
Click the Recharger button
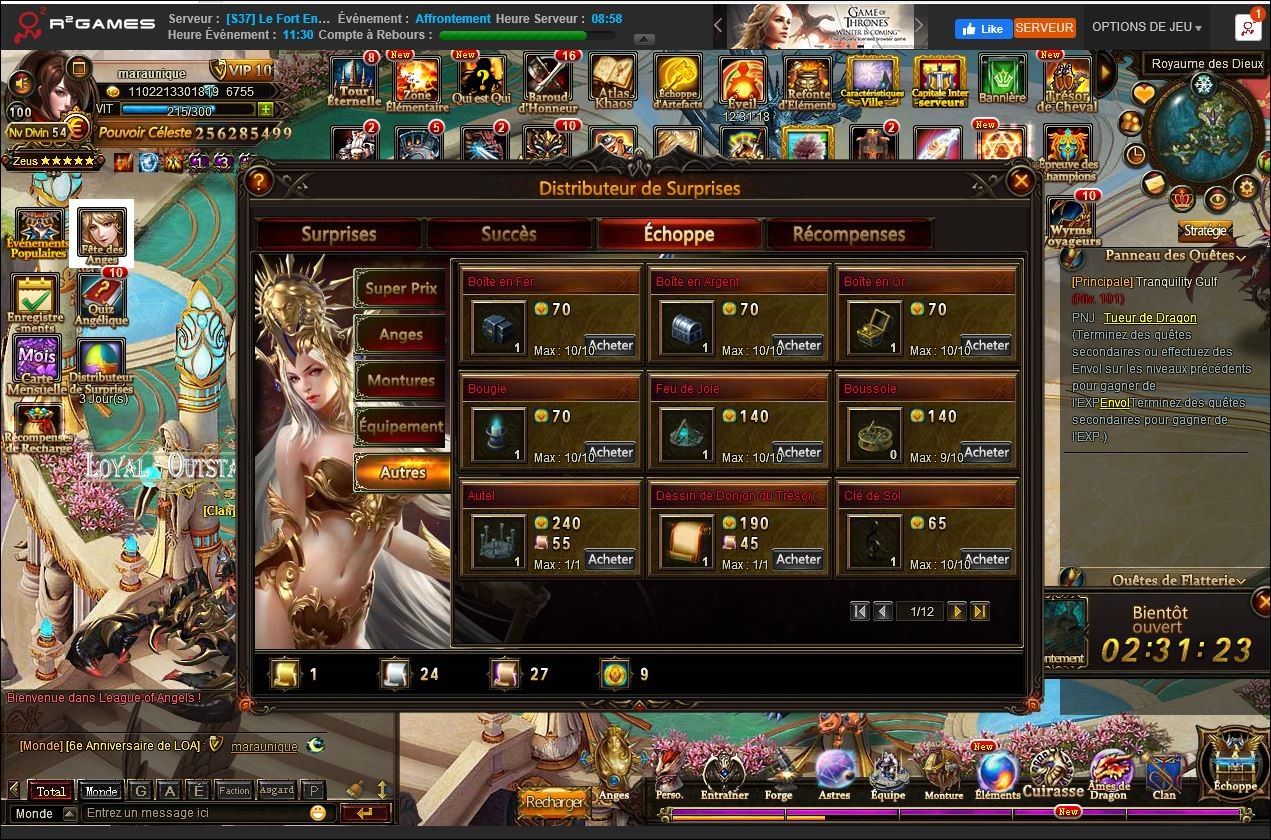point(554,802)
